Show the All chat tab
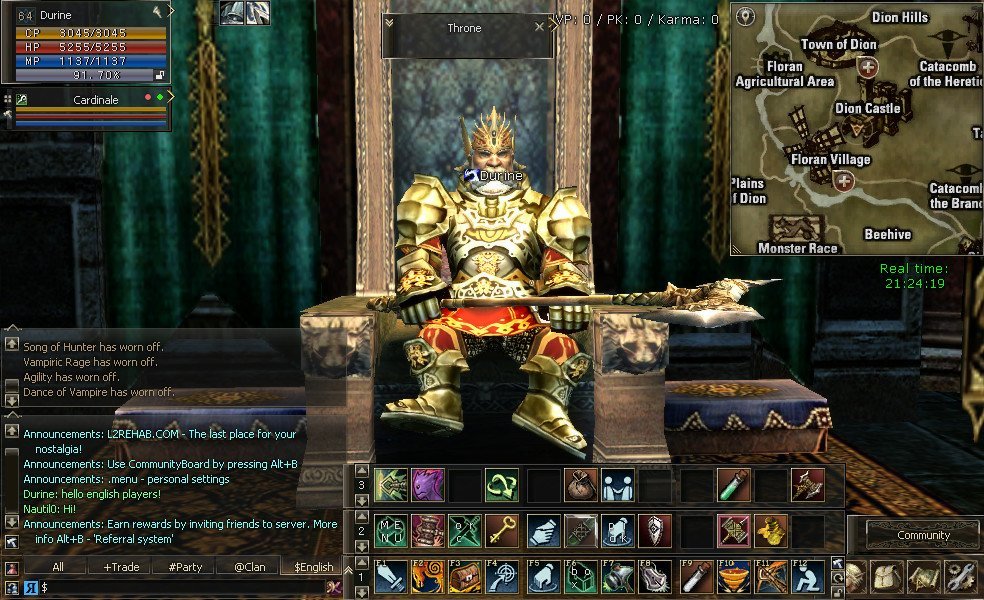 click(x=57, y=567)
